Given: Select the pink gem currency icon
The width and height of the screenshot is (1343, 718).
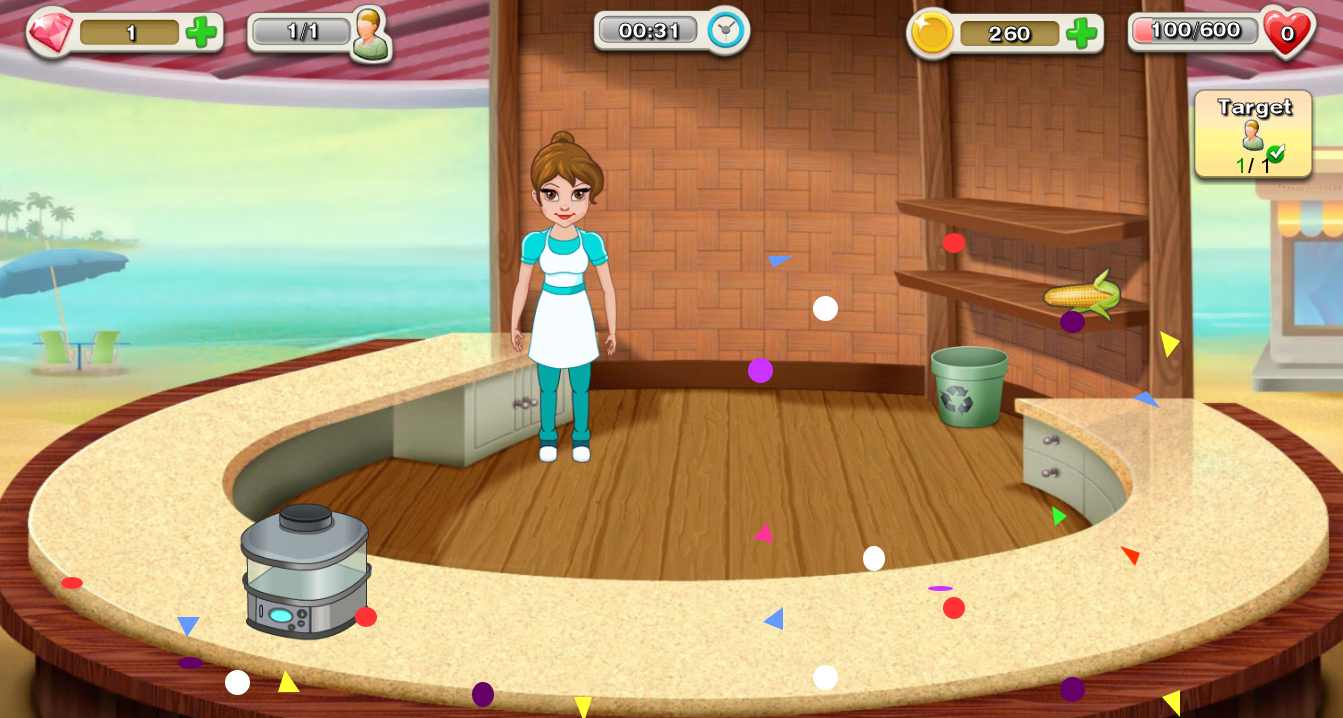Looking at the screenshot, I should (x=50, y=33).
